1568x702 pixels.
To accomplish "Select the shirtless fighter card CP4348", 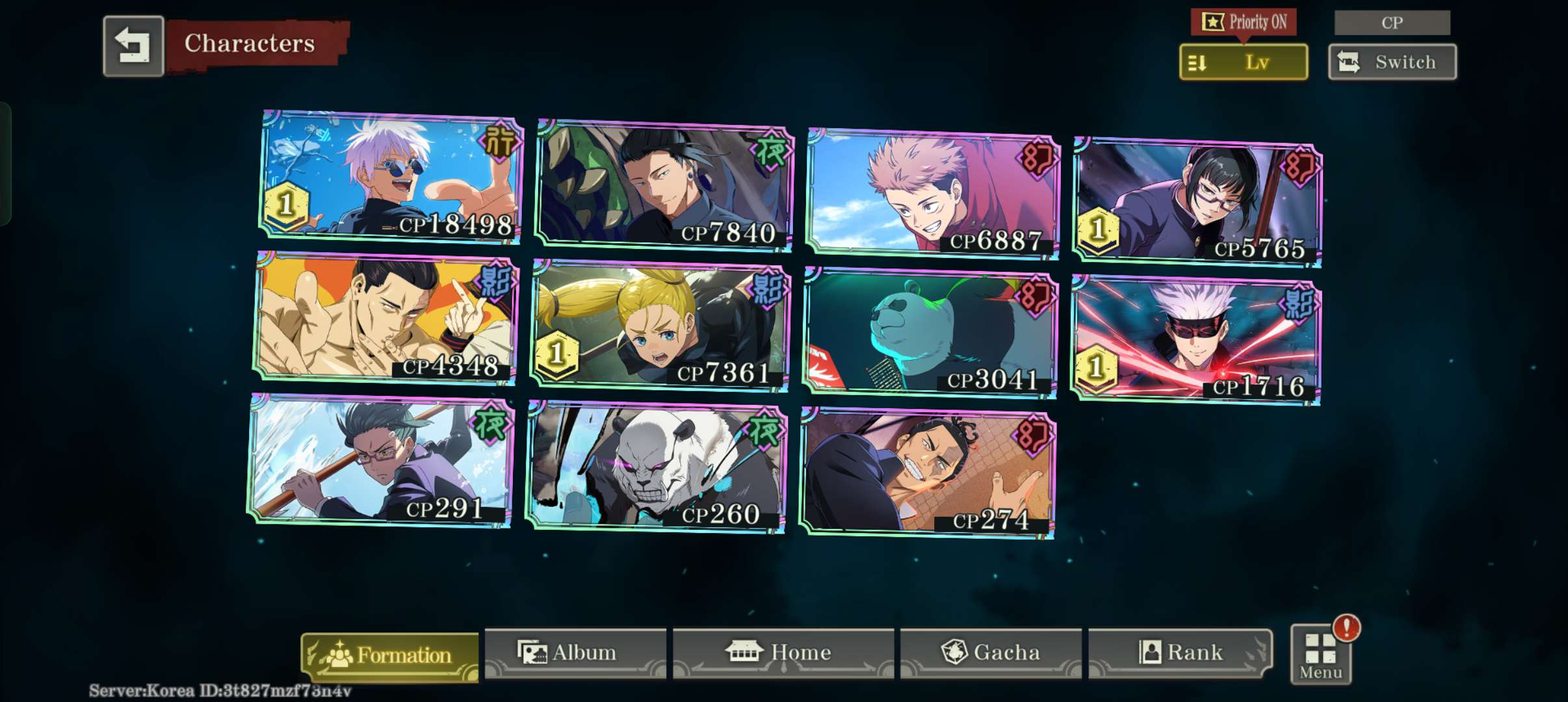I will pos(385,318).
